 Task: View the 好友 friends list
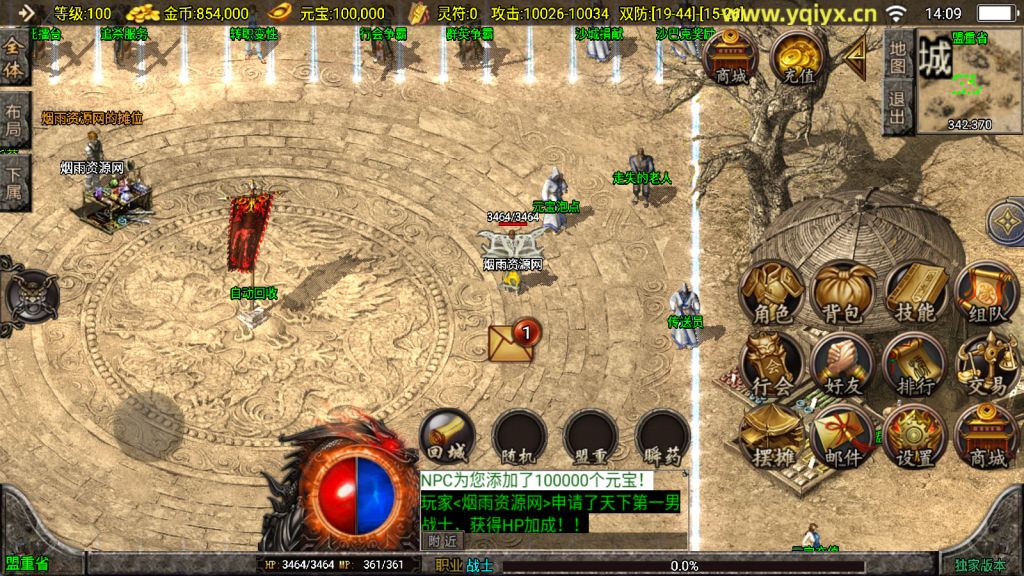tap(842, 366)
